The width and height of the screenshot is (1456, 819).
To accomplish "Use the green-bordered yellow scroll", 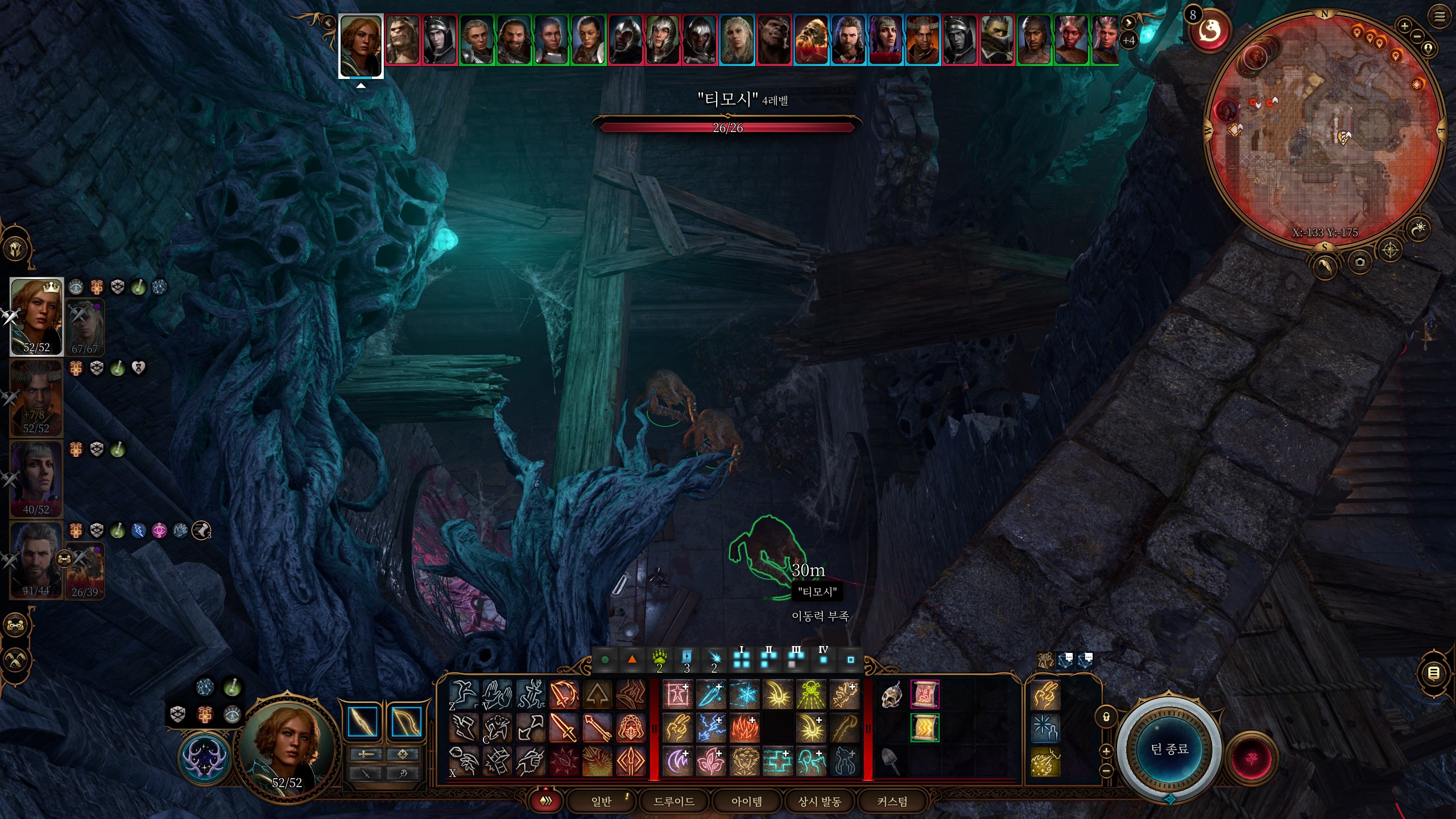I will [x=924, y=728].
